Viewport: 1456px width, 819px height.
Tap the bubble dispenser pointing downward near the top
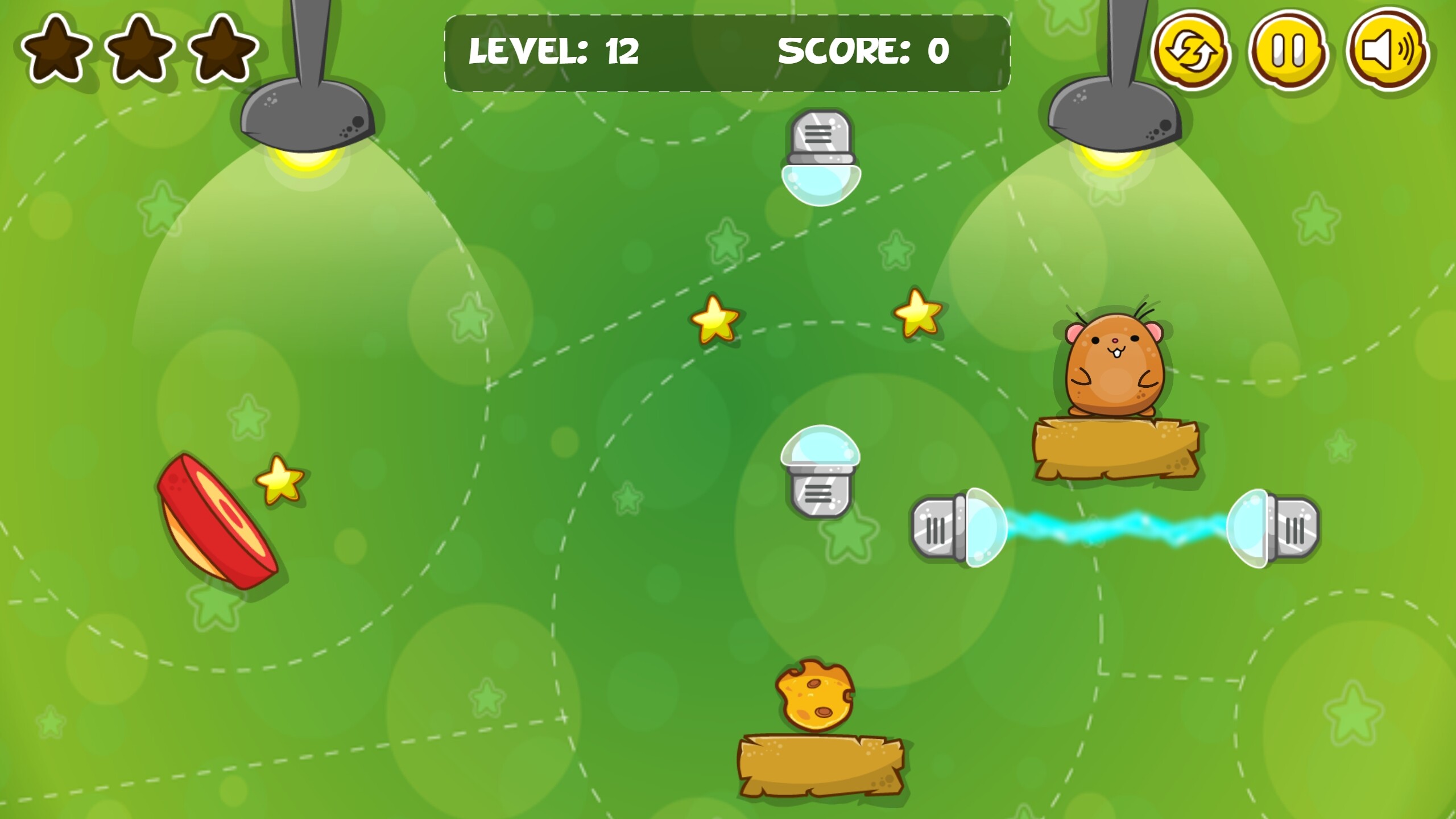(821, 154)
